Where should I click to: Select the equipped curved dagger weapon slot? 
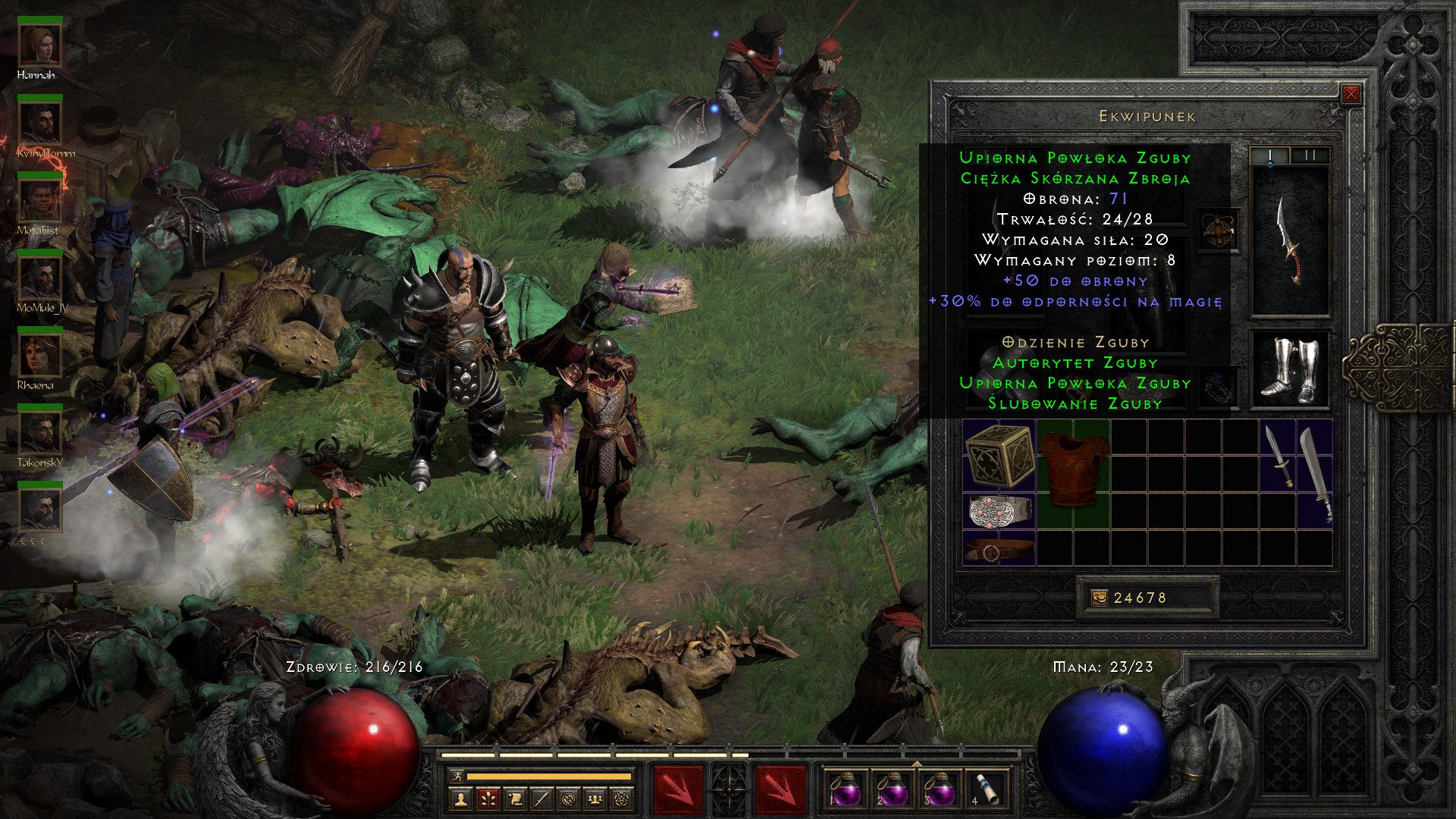click(x=1290, y=240)
